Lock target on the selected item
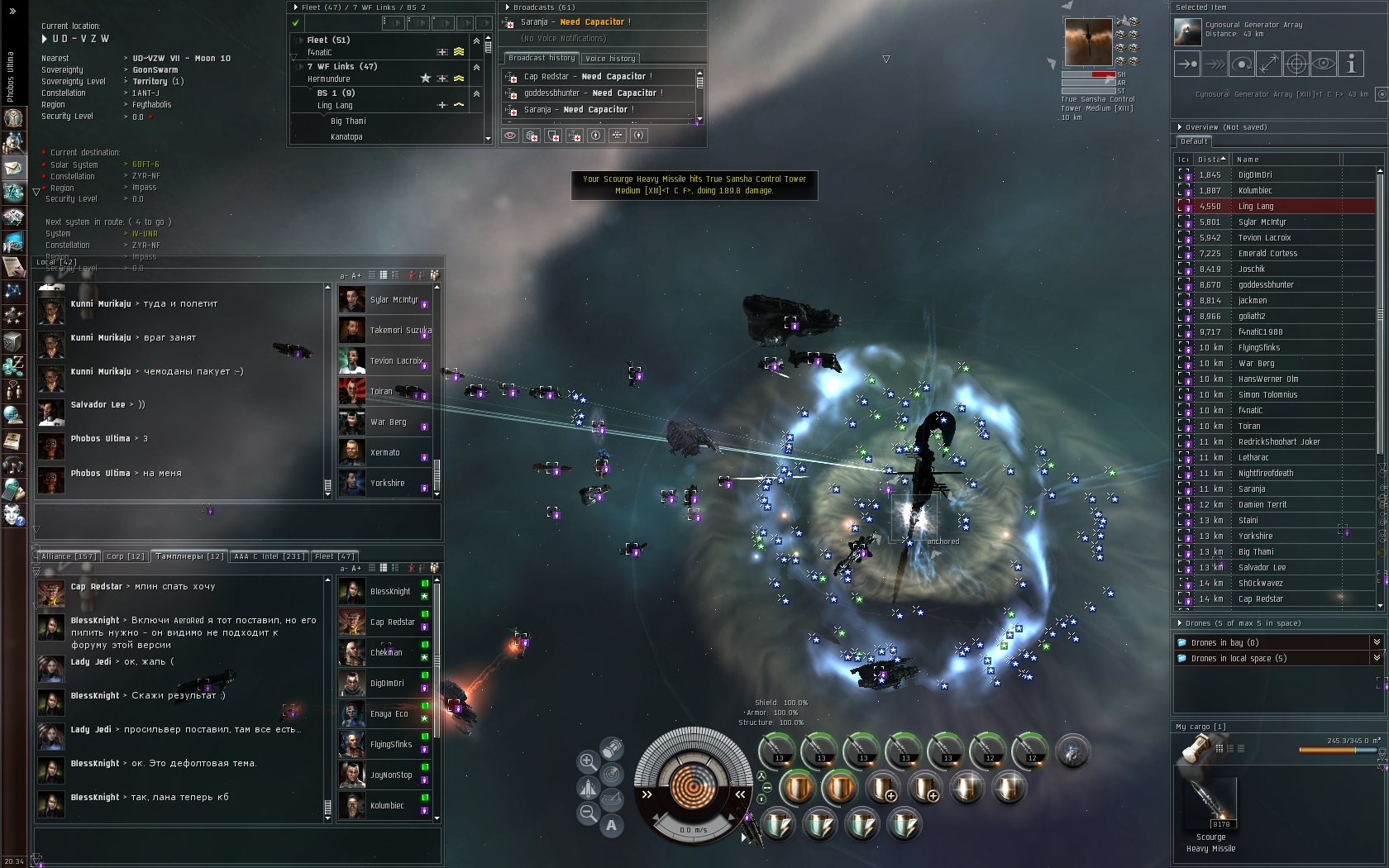This screenshot has height=868, width=1389. click(1296, 64)
